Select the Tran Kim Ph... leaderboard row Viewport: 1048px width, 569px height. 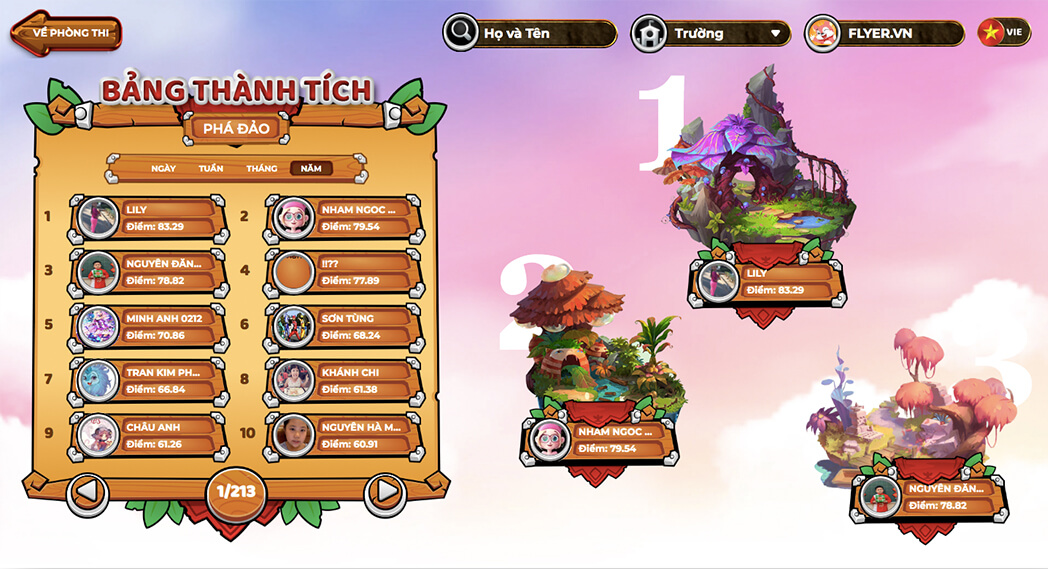[x=148, y=380]
